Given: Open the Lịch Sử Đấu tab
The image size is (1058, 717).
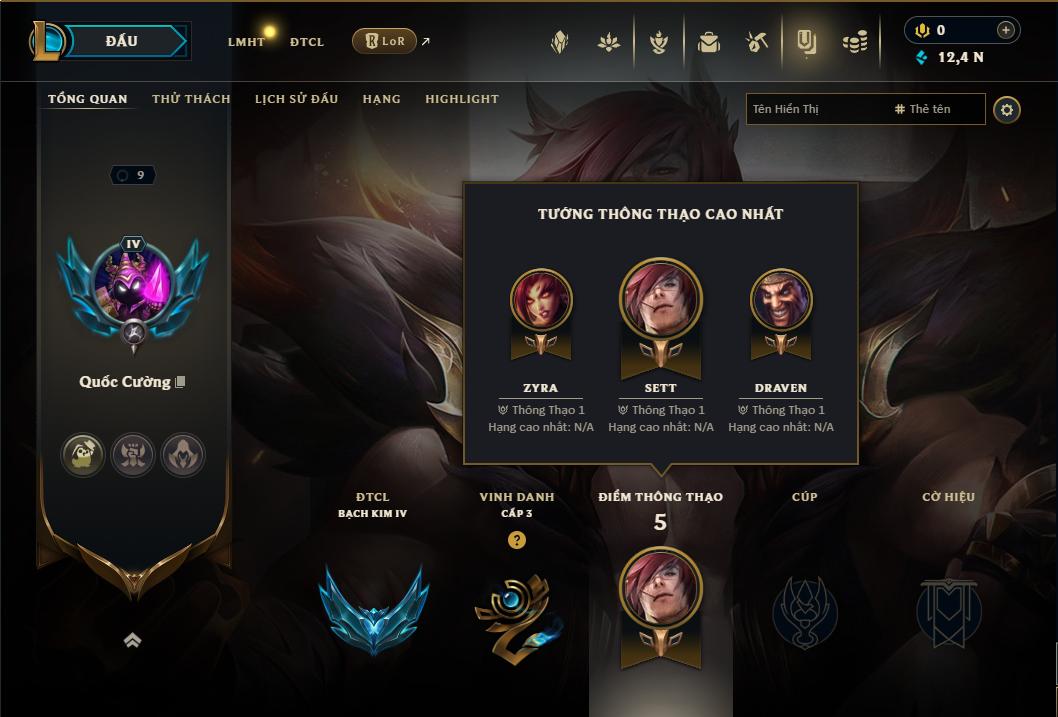Looking at the screenshot, I should tap(296, 99).
